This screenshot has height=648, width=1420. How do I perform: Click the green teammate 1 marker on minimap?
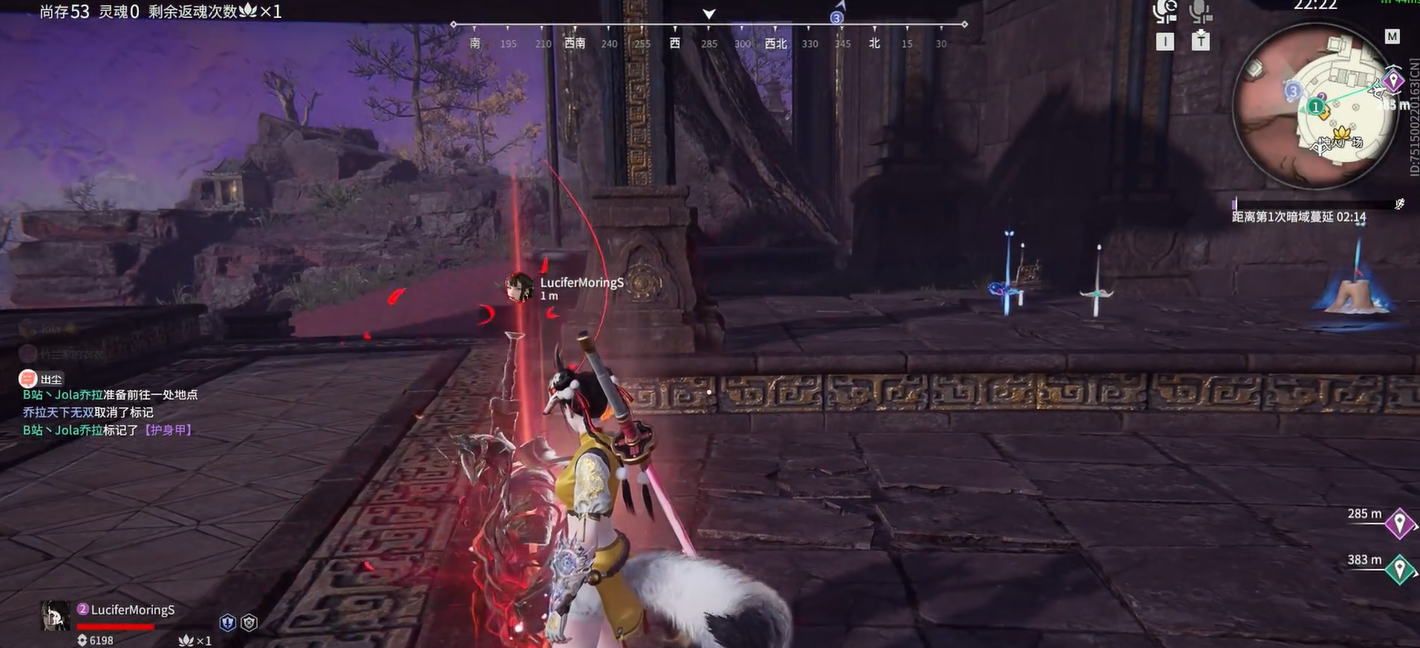[x=1317, y=105]
